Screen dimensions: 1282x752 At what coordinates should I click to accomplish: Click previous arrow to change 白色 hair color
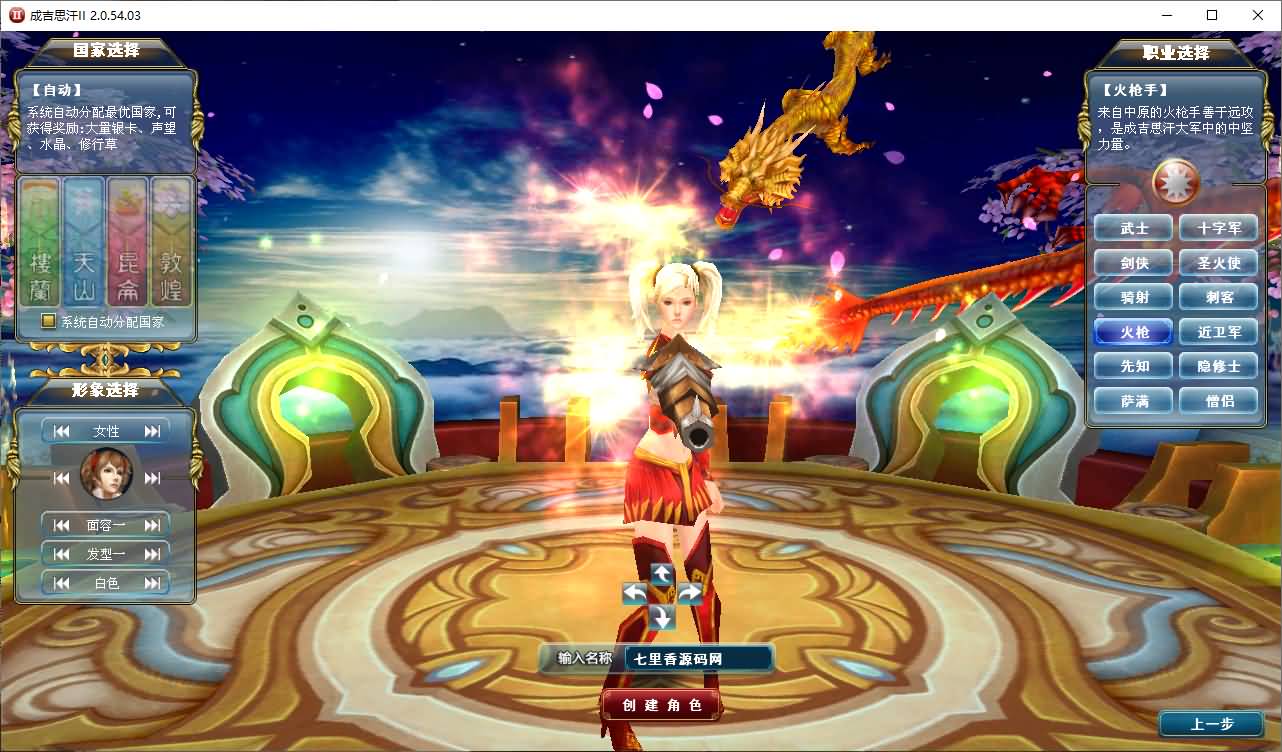click(x=60, y=582)
